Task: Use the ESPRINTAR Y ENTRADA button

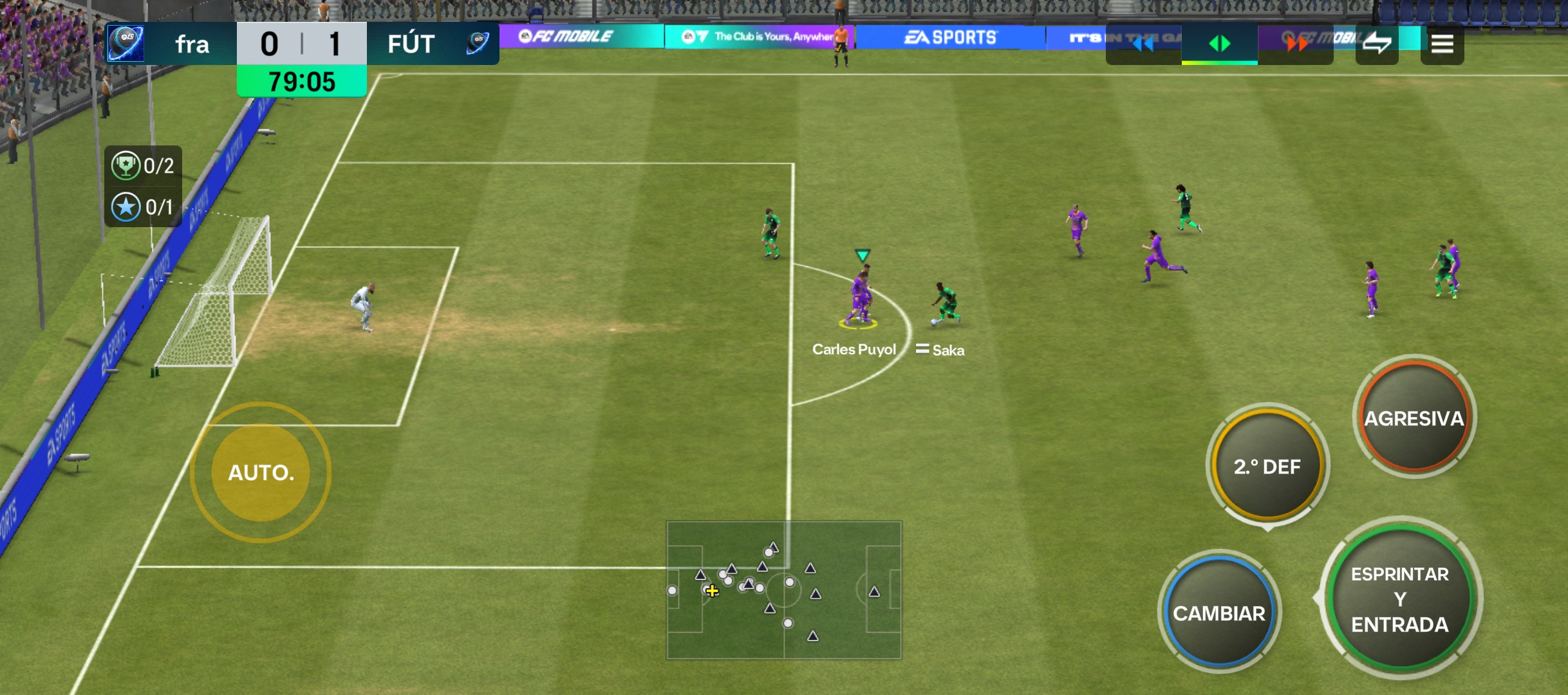Action: pos(1399,598)
